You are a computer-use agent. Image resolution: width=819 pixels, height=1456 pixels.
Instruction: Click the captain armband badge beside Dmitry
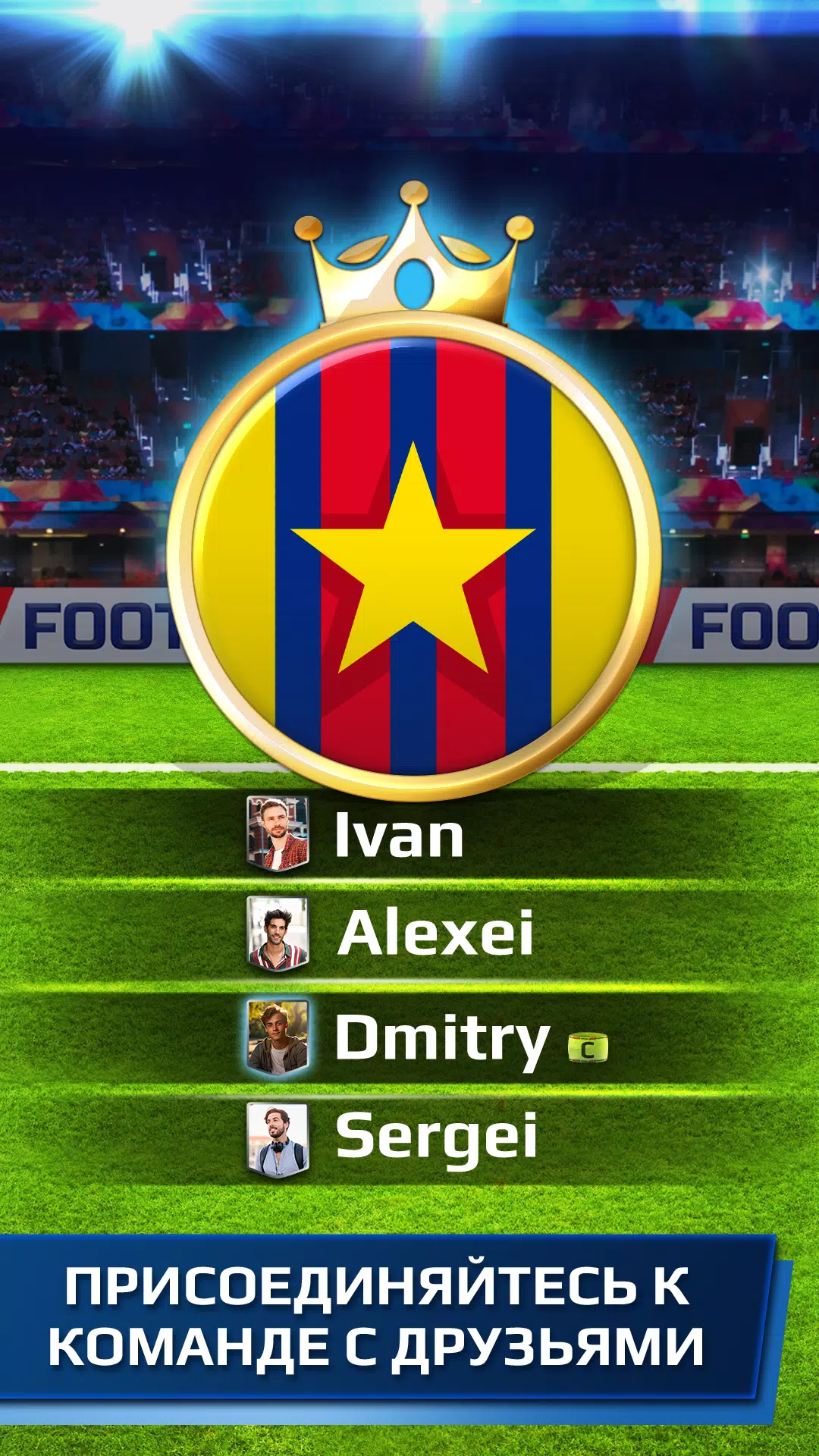(x=588, y=1049)
